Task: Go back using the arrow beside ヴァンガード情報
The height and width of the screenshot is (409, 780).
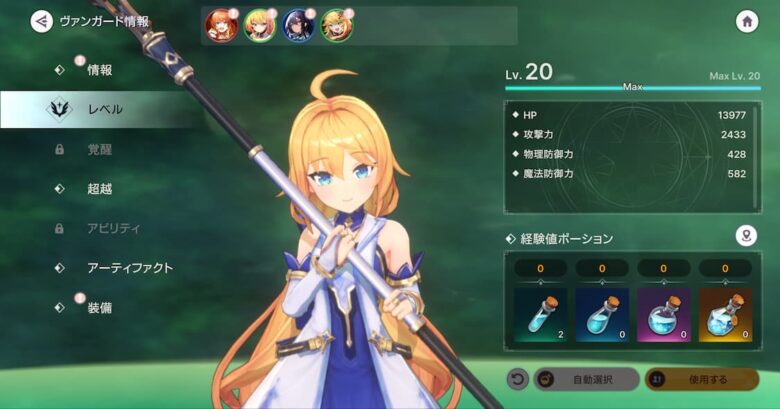Action: tap(41, 21)
